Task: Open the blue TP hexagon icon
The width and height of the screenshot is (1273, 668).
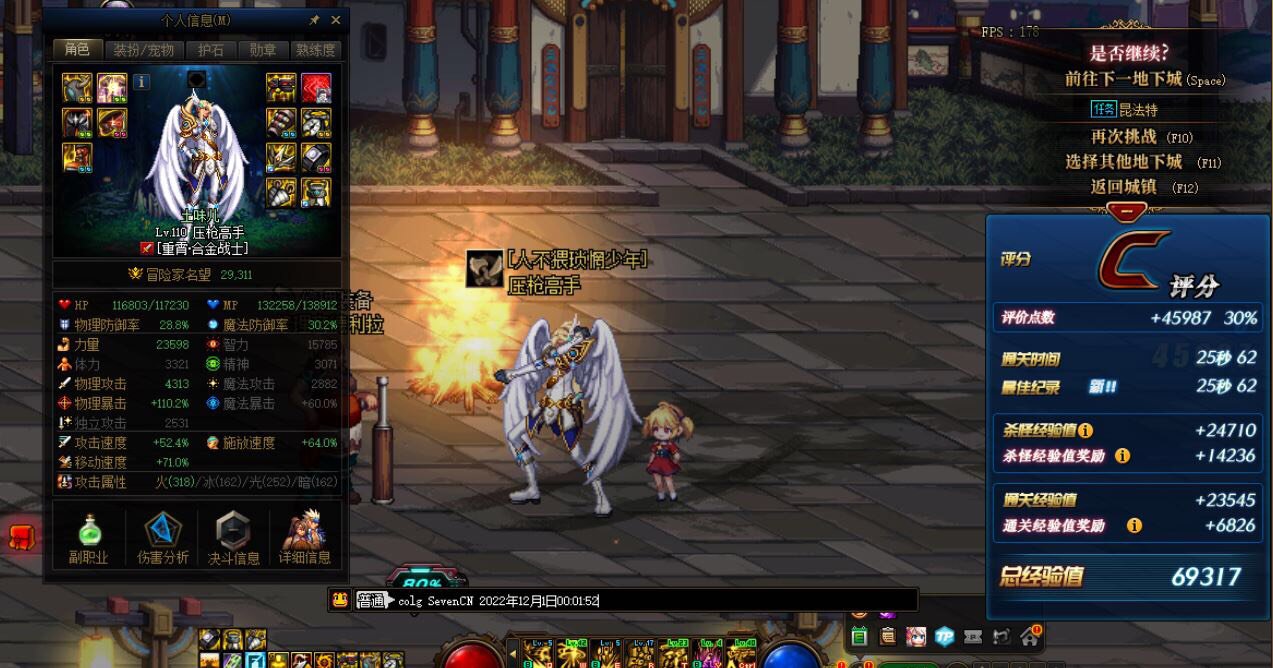Action: pos(945,637)
